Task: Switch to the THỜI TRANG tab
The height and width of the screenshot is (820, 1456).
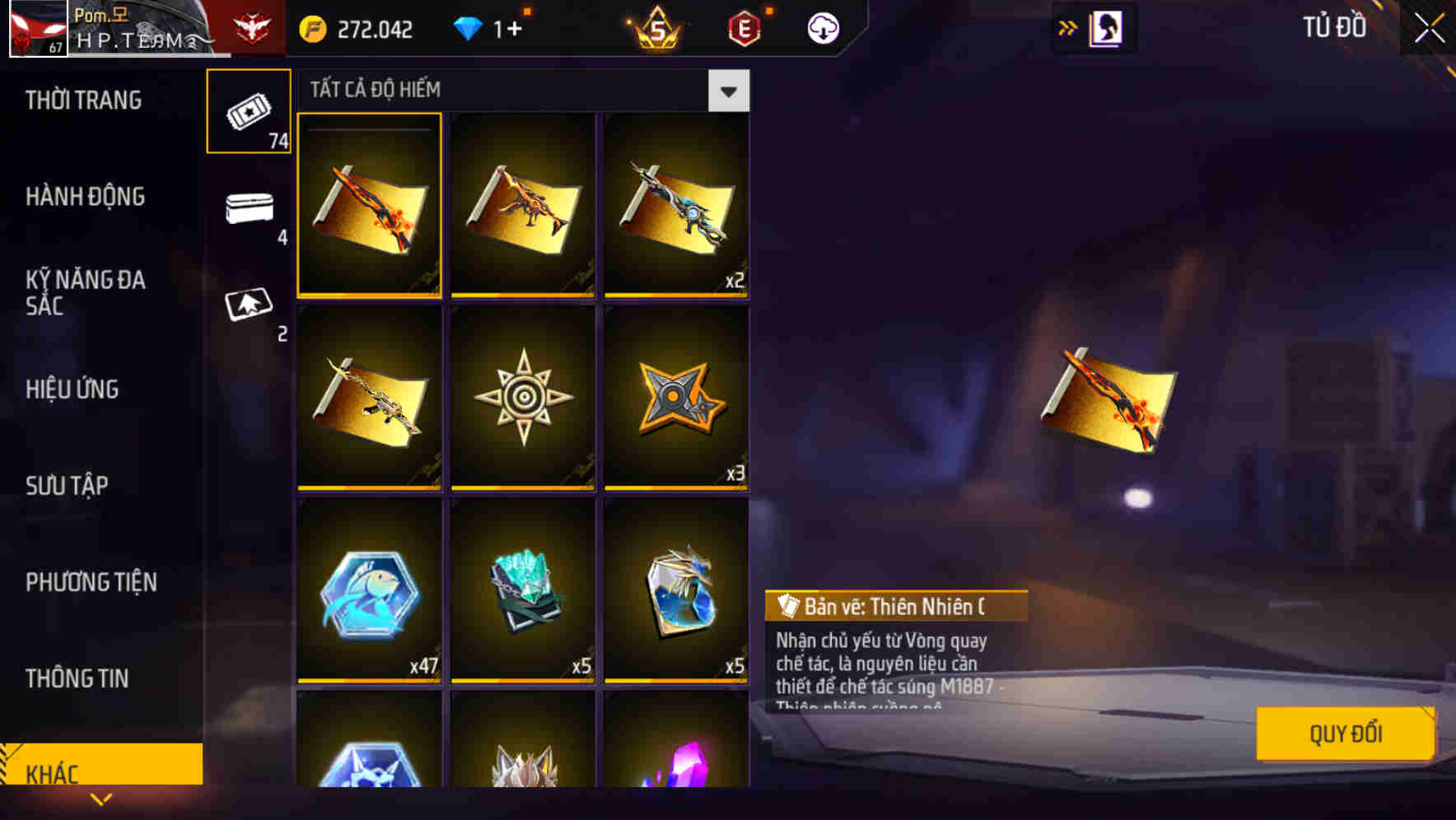Action: coord(82,100)
